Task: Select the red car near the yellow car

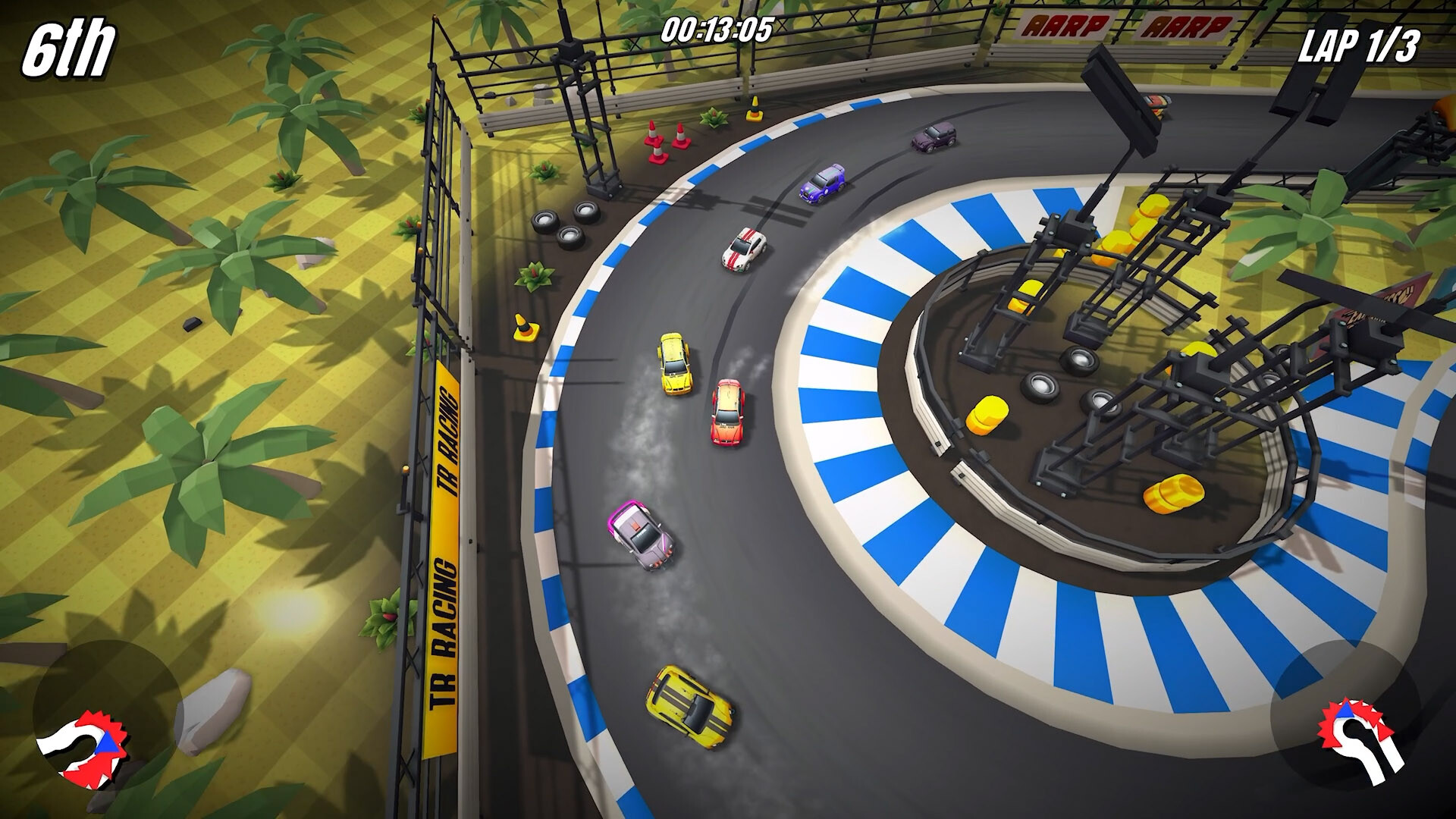Action: tap(728, 413)
